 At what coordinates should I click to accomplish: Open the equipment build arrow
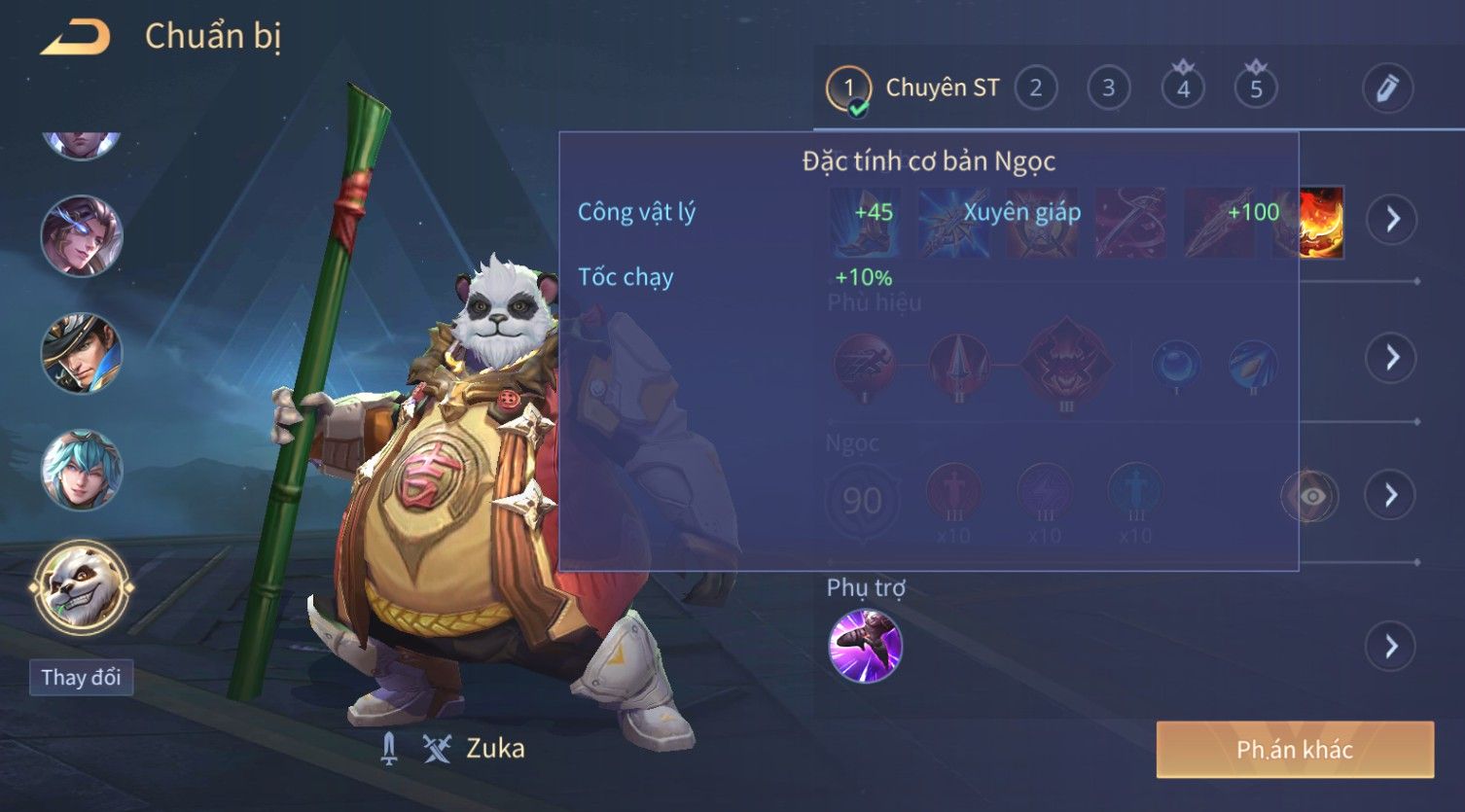[1392, 219]
